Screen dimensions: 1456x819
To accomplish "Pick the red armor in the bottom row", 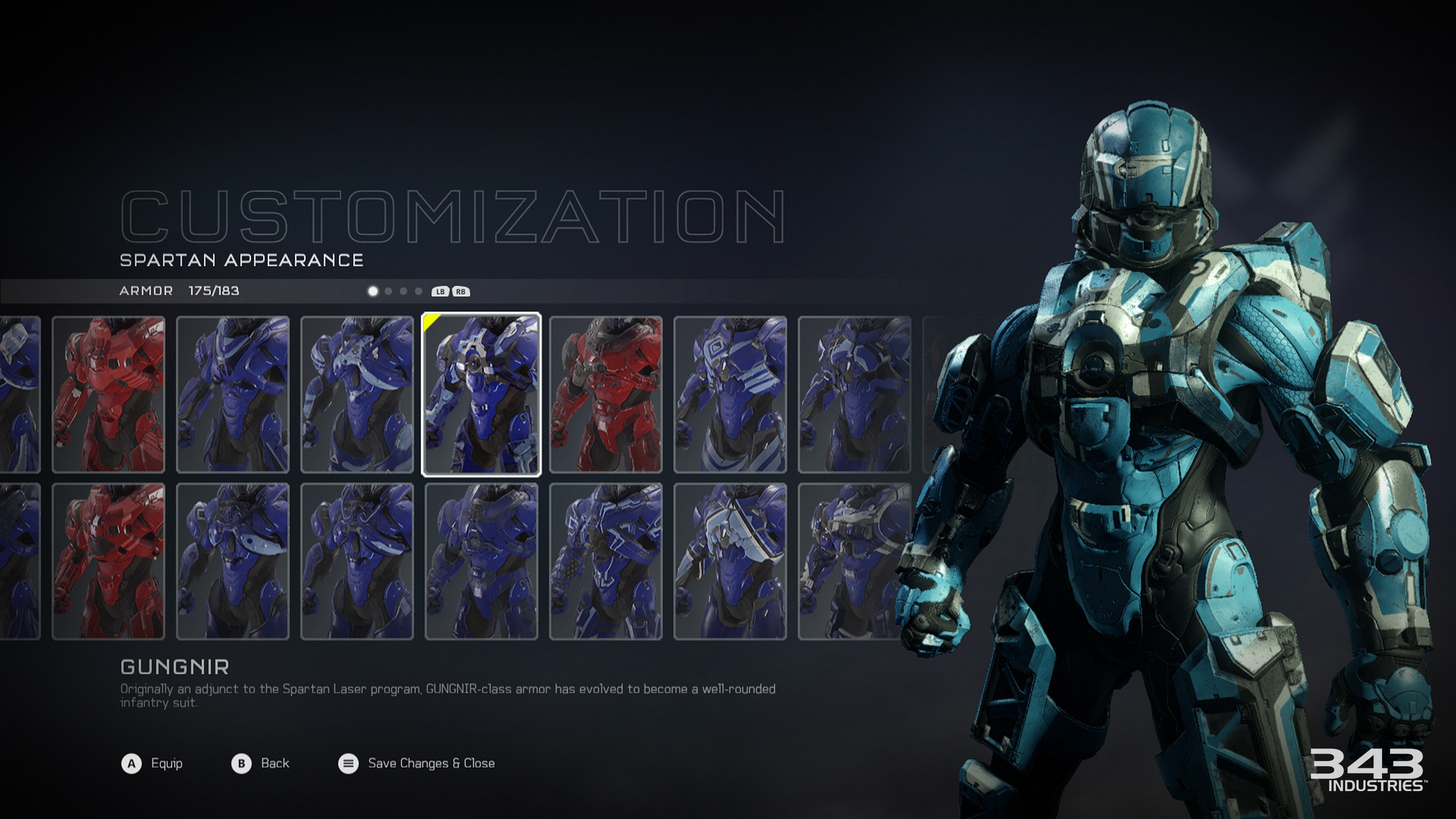I will point(108,561).
